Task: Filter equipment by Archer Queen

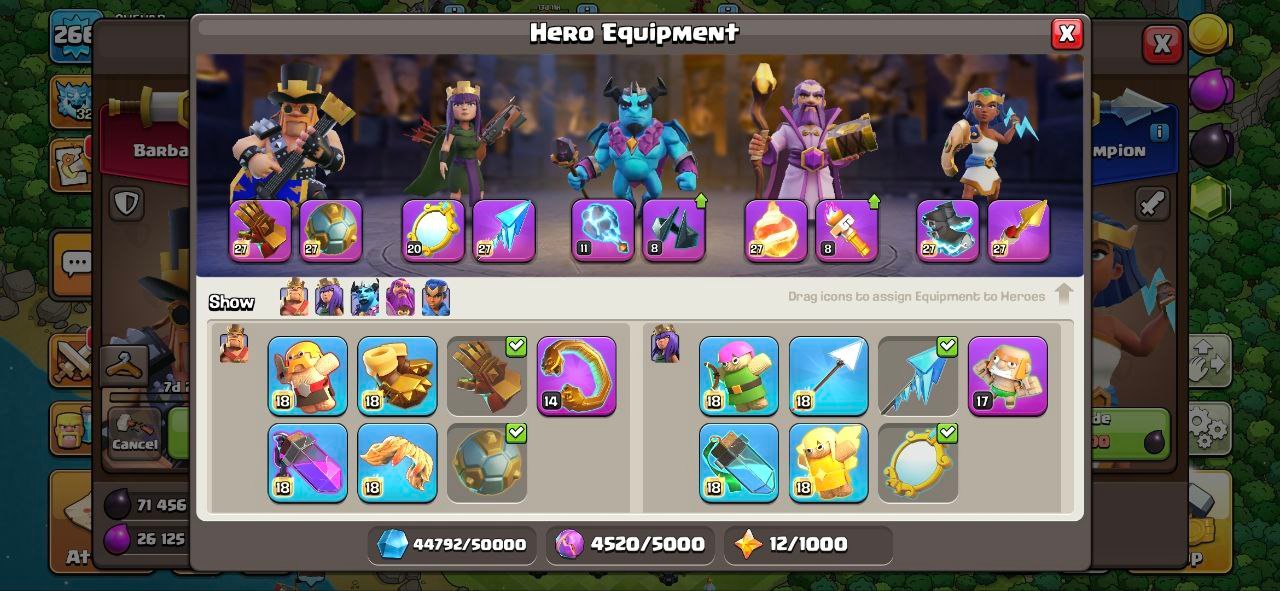Action: pos(329,298)
